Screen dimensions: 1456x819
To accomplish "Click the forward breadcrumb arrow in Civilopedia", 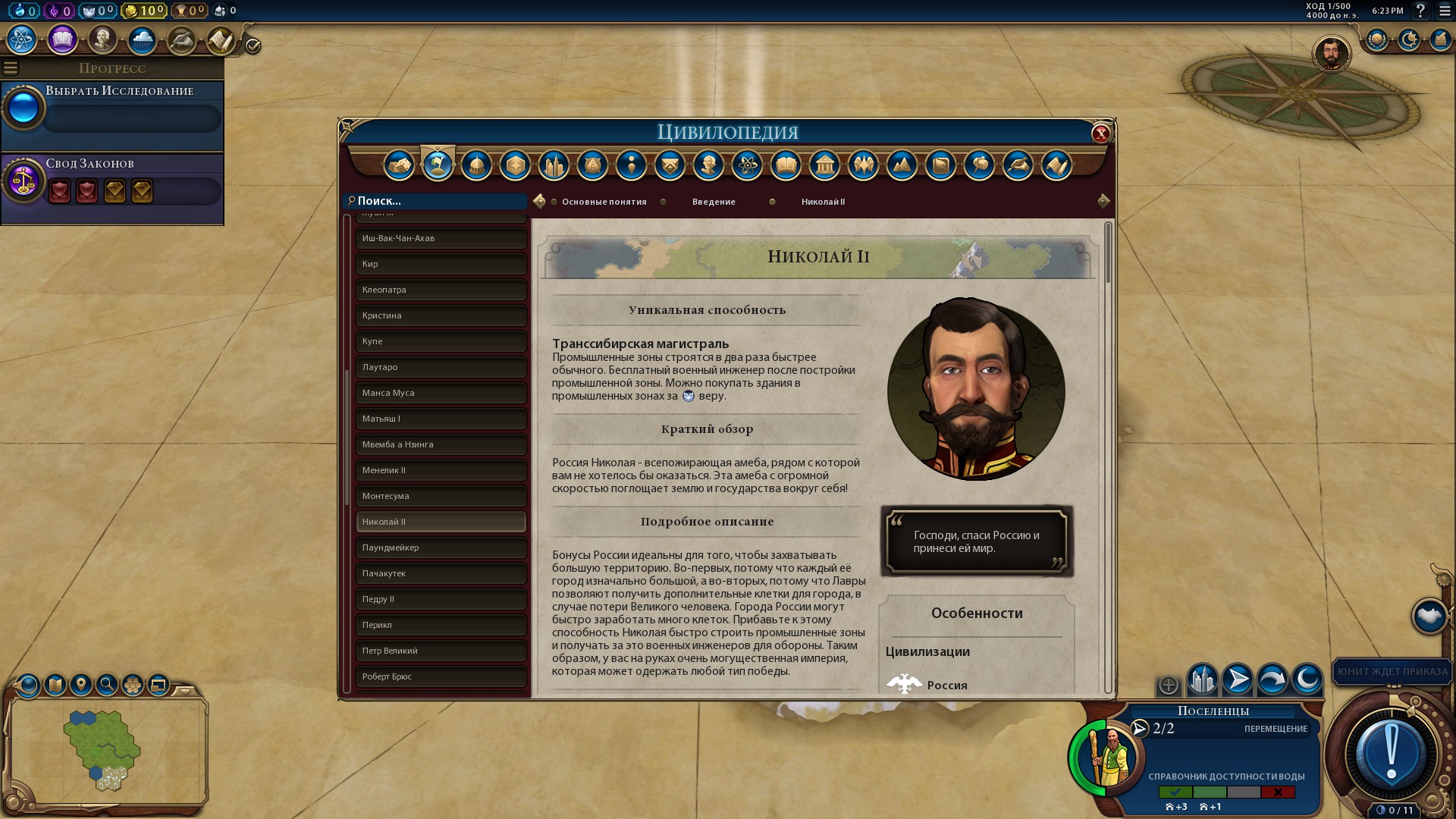I will click(x=1105, y=200).
